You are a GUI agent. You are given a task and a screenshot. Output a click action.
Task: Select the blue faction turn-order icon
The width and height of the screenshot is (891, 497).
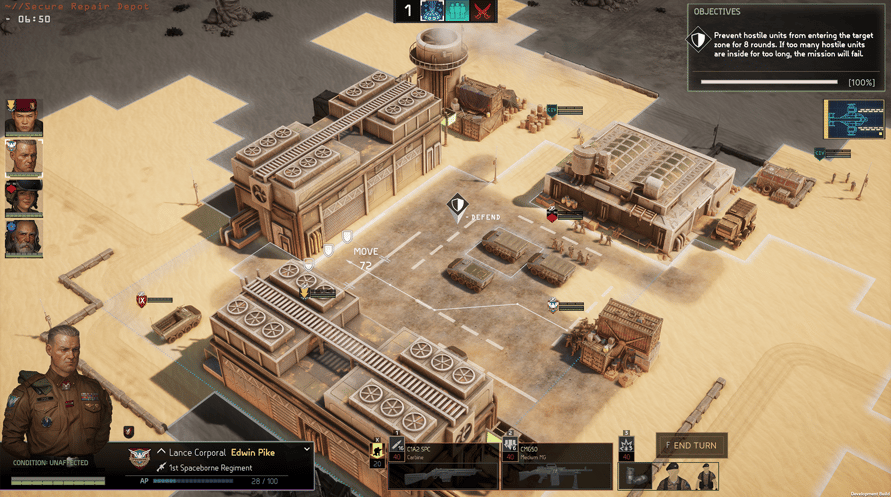pyautogui.click(x=432, y=11)
